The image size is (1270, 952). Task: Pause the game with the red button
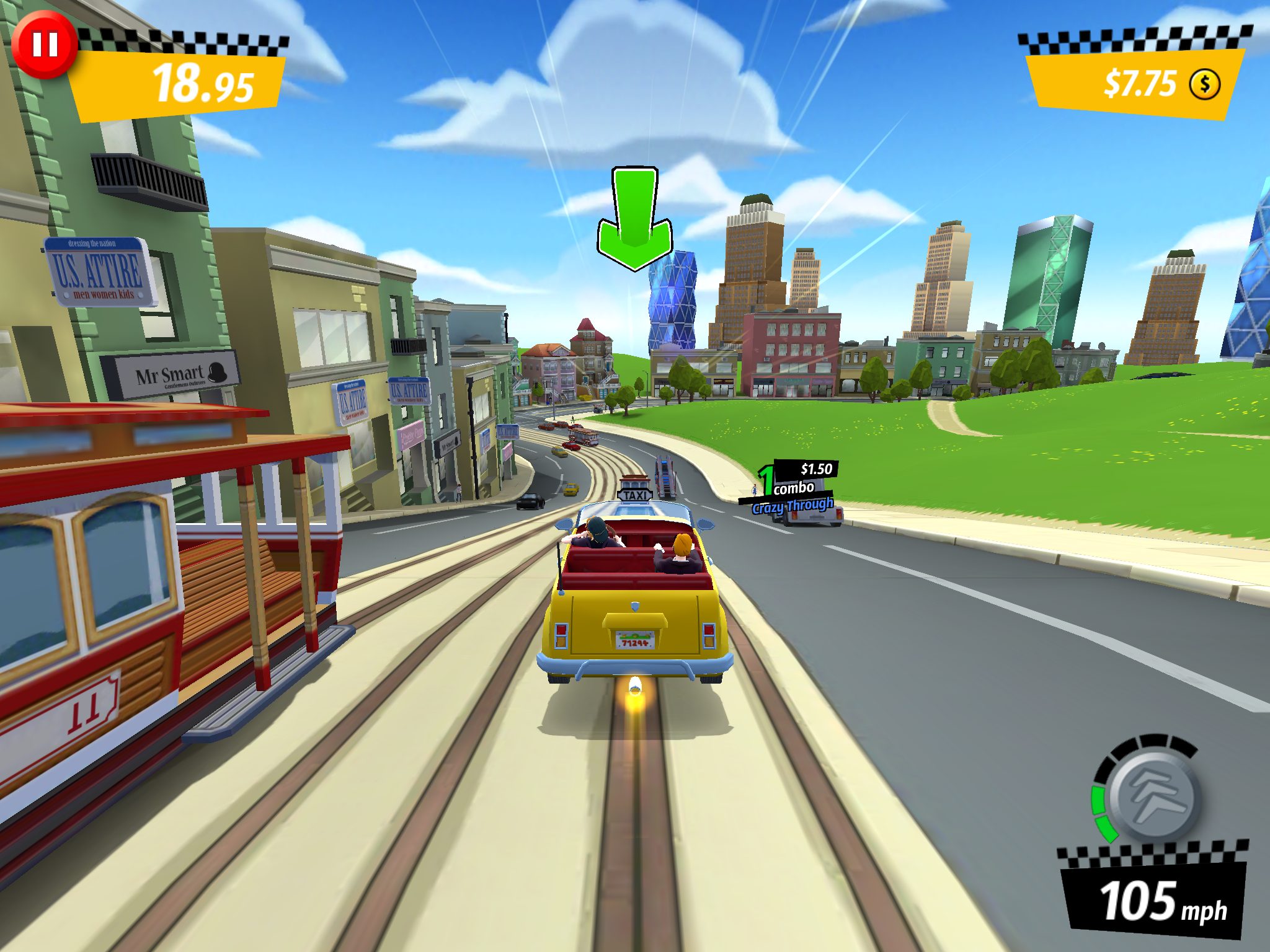[x=45, y=45]
